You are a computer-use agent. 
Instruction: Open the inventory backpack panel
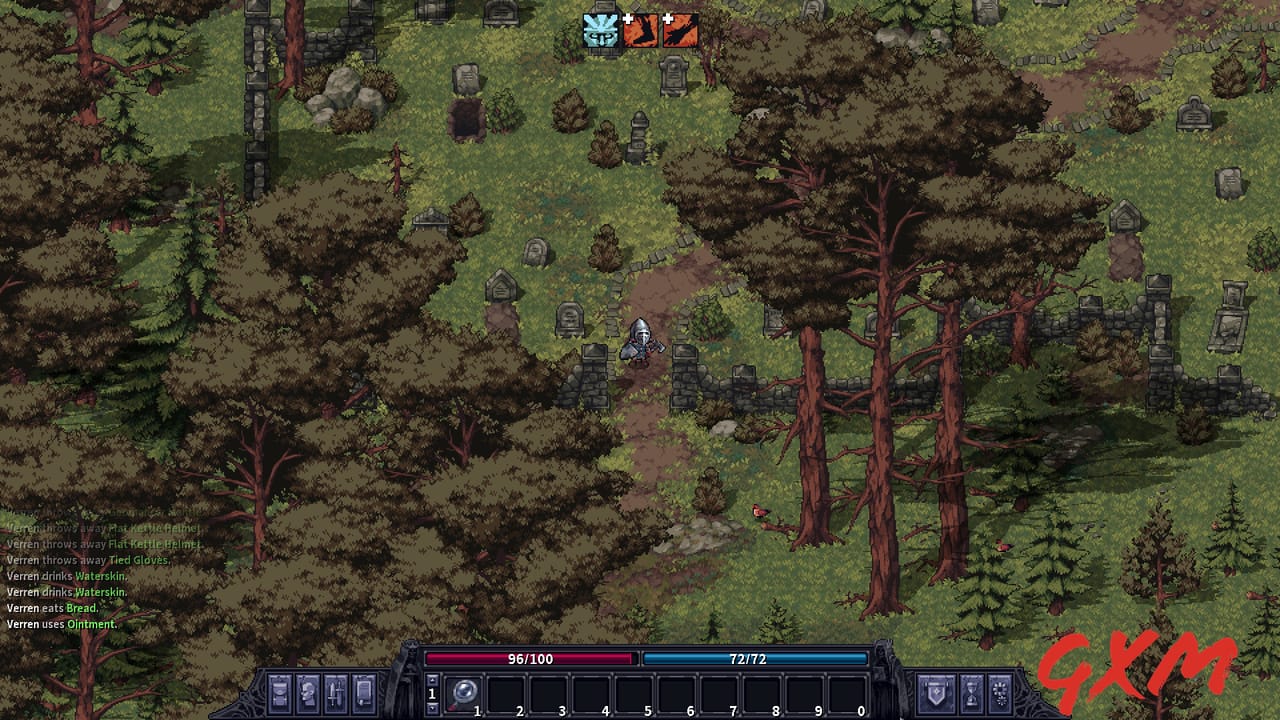[280, 693]
